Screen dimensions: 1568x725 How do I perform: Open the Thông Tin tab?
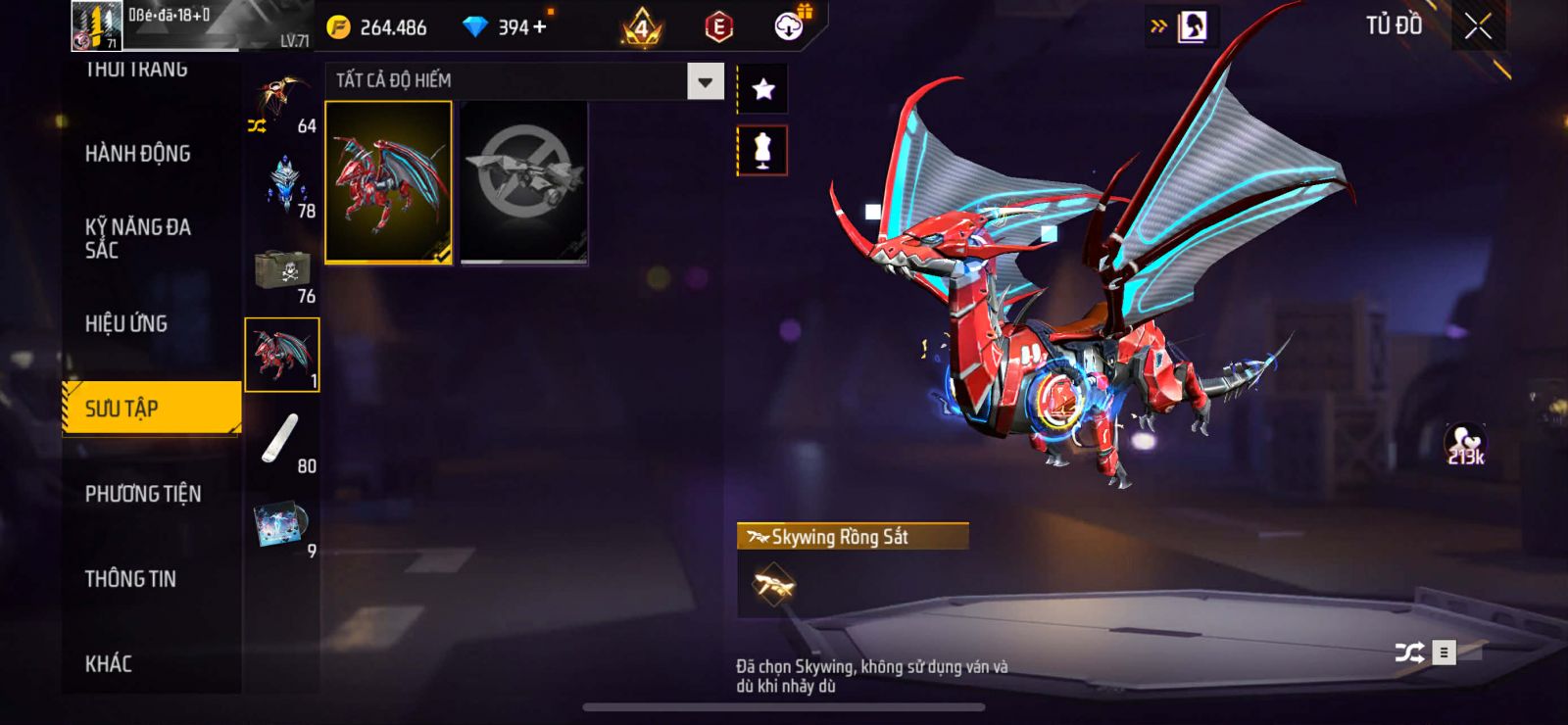click(x=130, y=579)
